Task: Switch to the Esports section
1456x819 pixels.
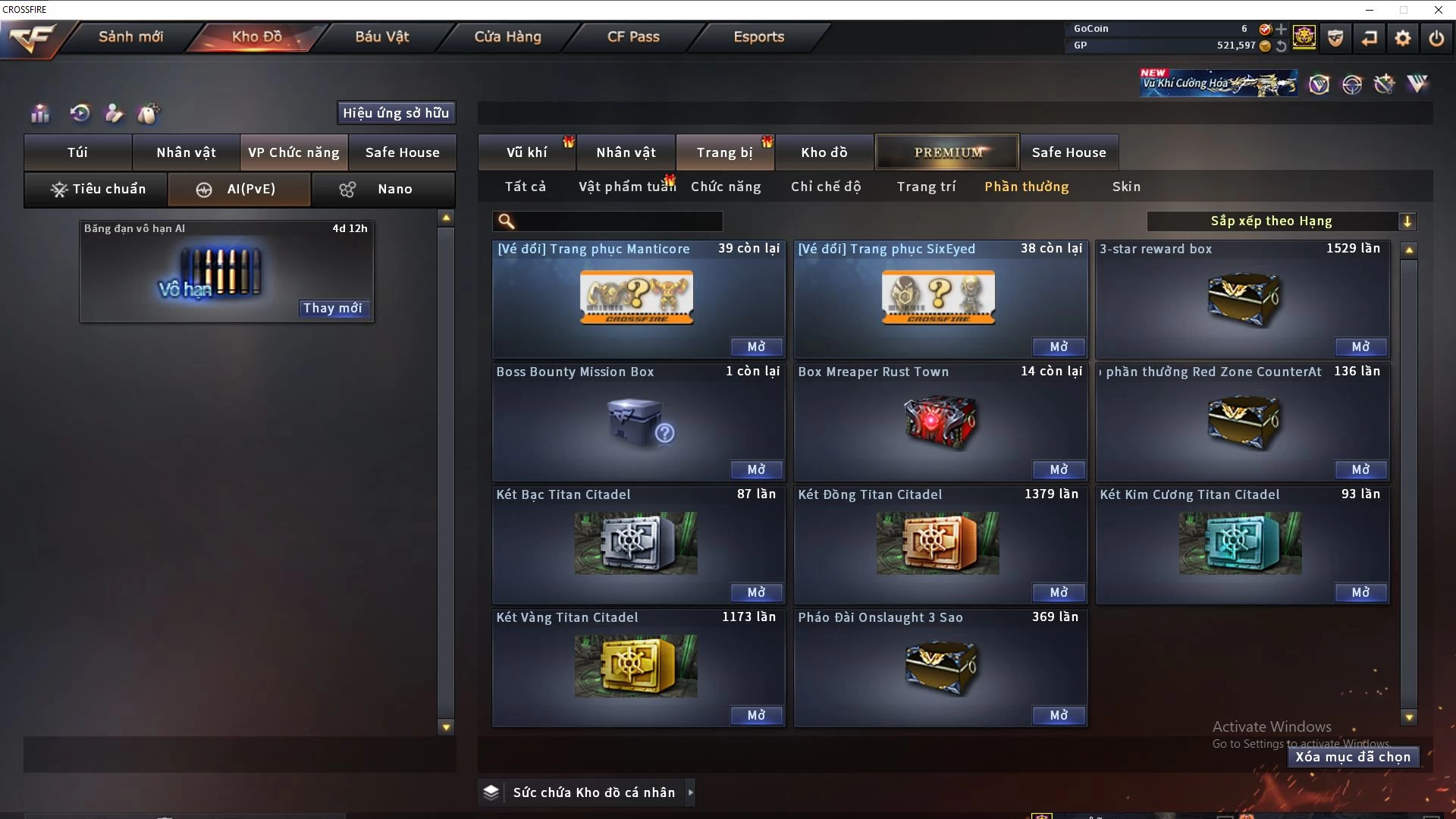Action: point(758,36)
